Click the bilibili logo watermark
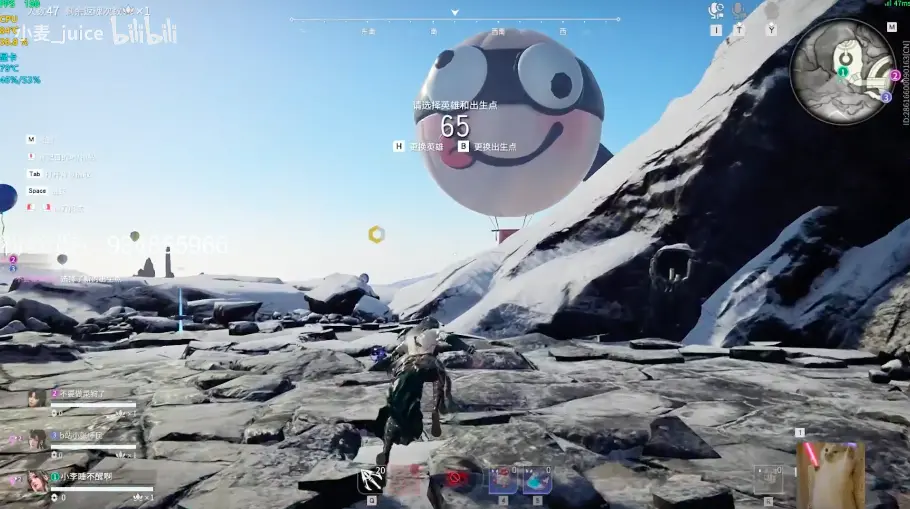910x509 pixels. pos(144,33)
